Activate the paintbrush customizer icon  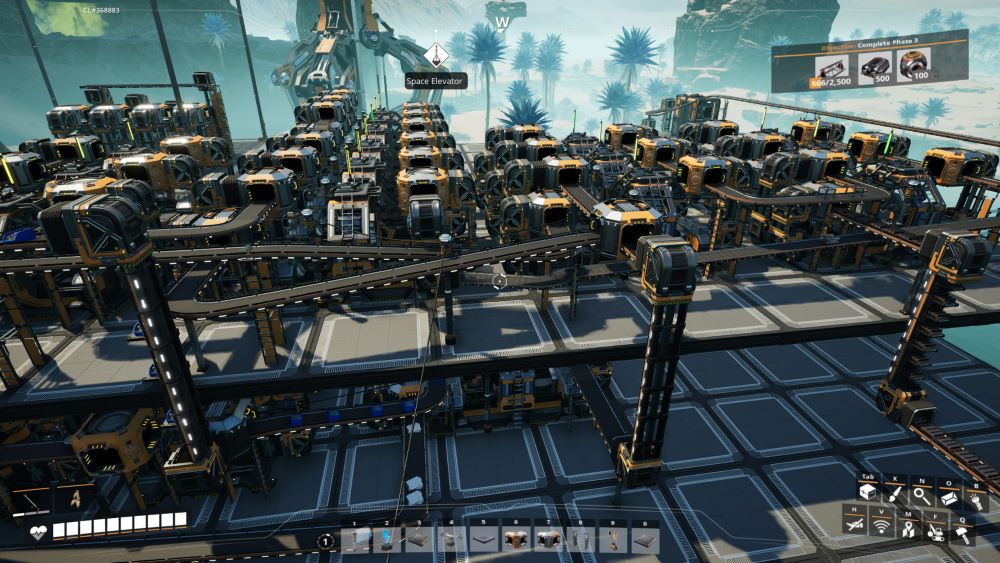894,495
